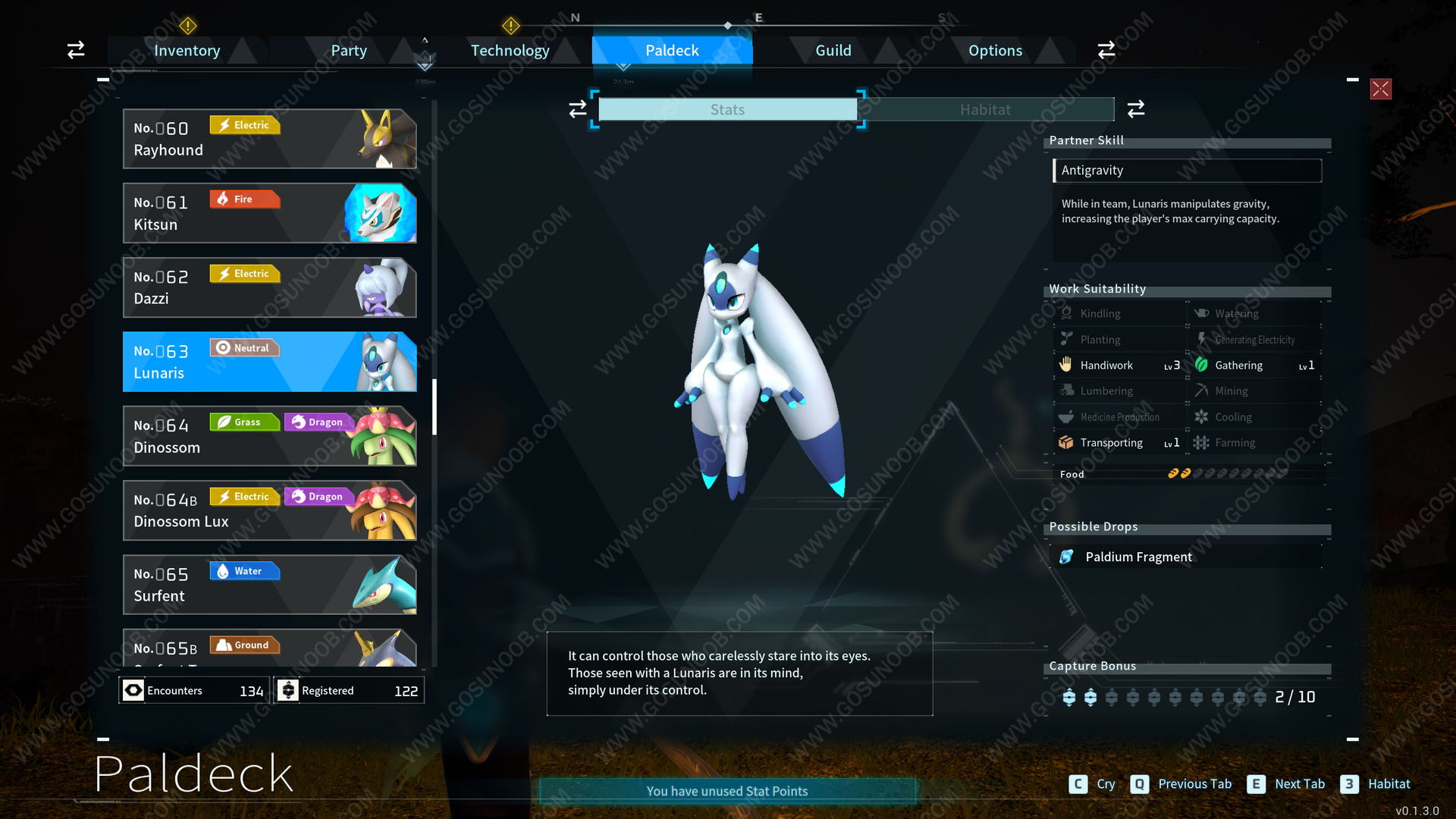Select the Lunaris entry No.063
Image resolution: width=1456 pixels, height=819 pixels.
point(269,362)
